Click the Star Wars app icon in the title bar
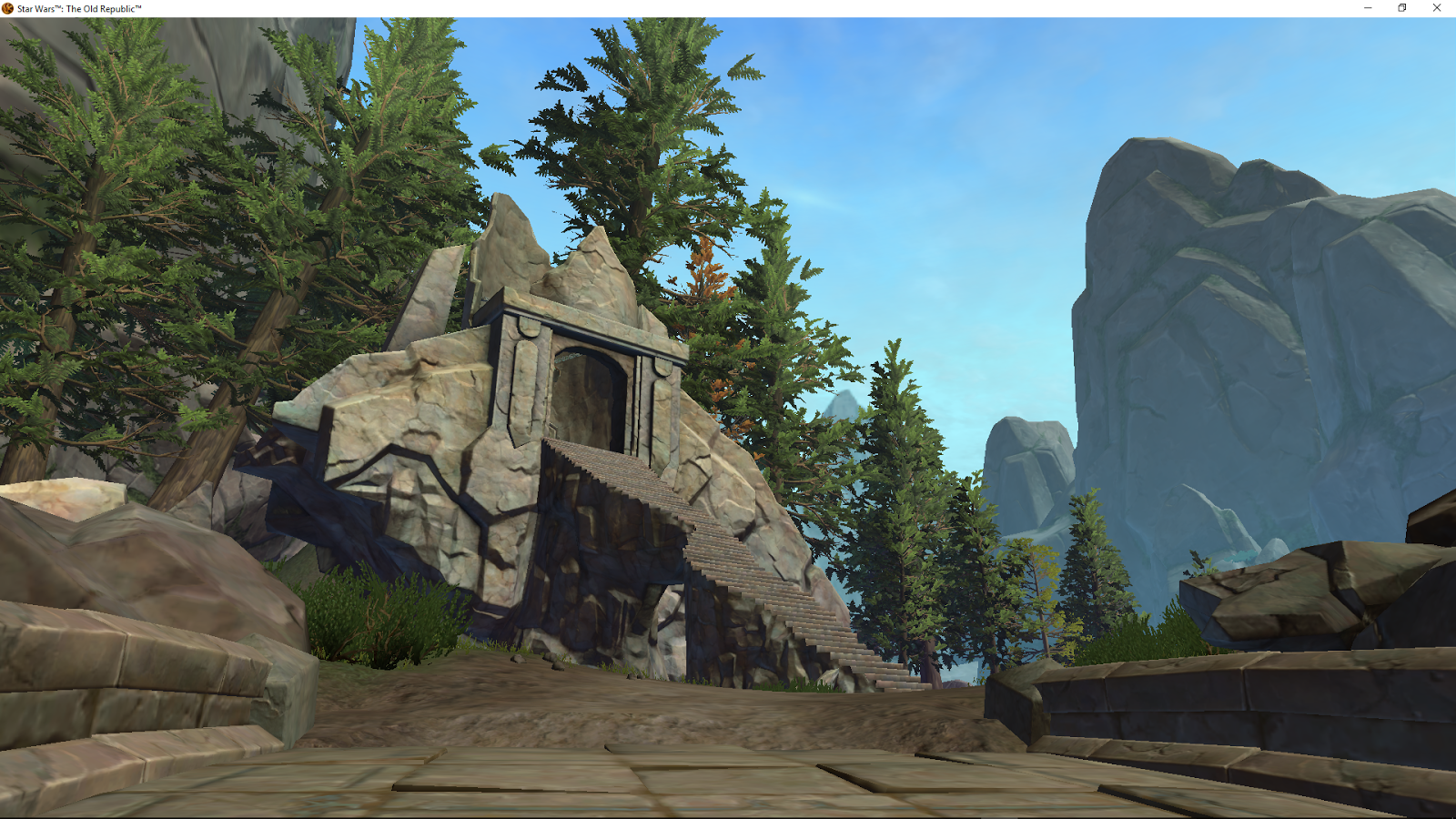This screenshot has width=1456, height=819. point(8,7)
